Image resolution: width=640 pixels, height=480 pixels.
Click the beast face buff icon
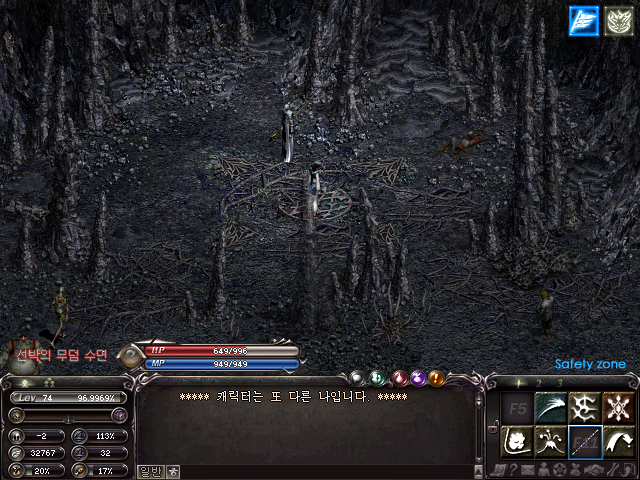tap(617, 20)
